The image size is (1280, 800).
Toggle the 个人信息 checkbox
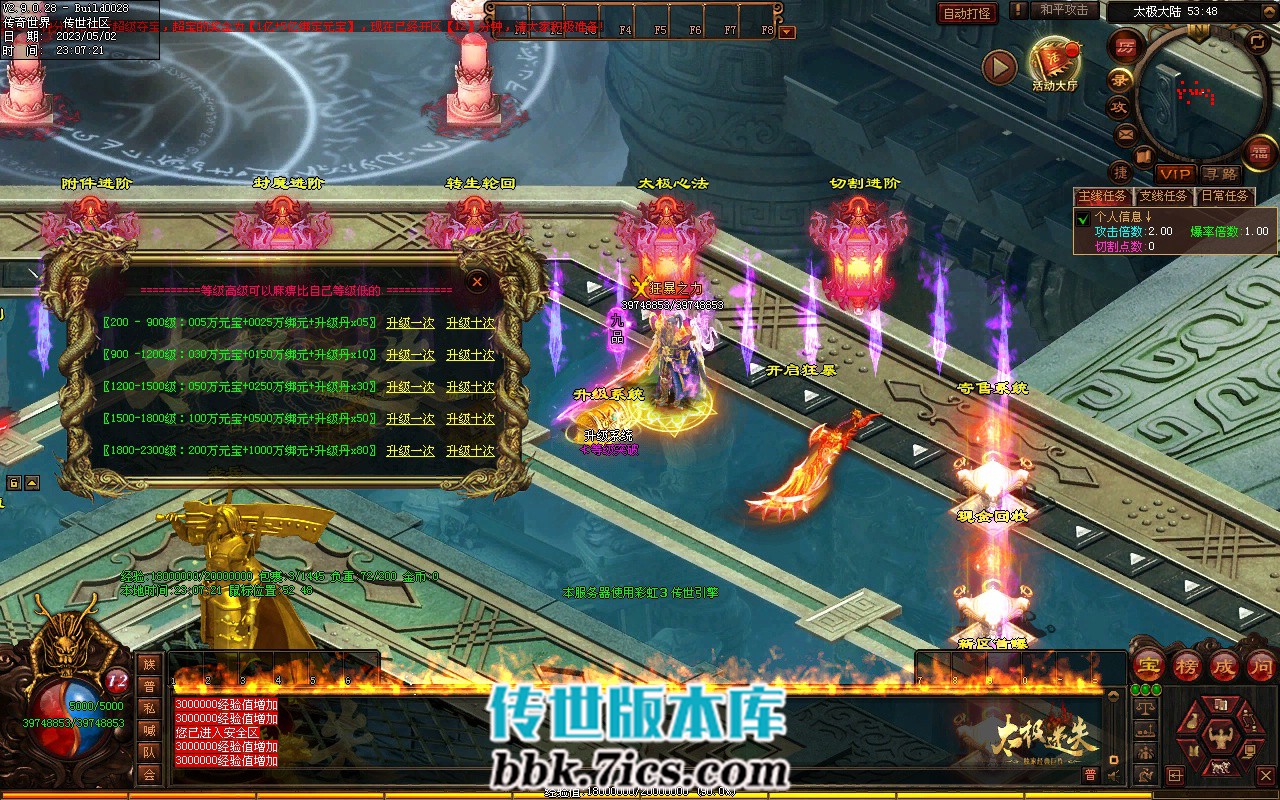click(x=1082, y=217)
